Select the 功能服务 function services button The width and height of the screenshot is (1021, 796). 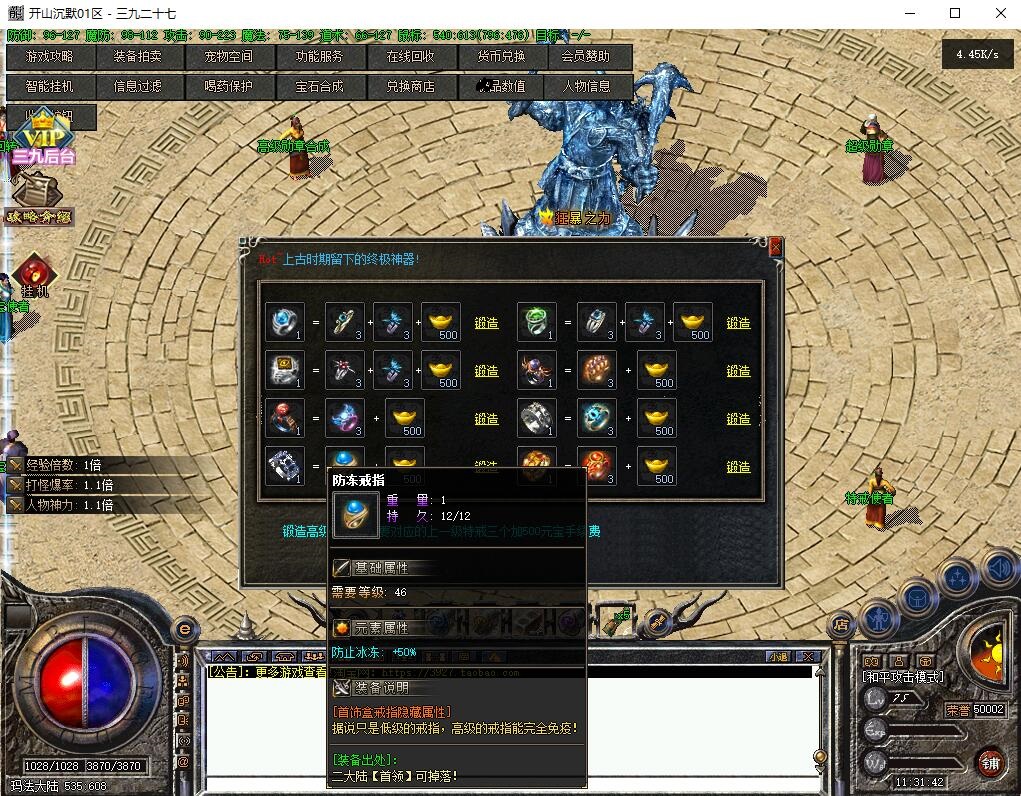tap(319, 57)
